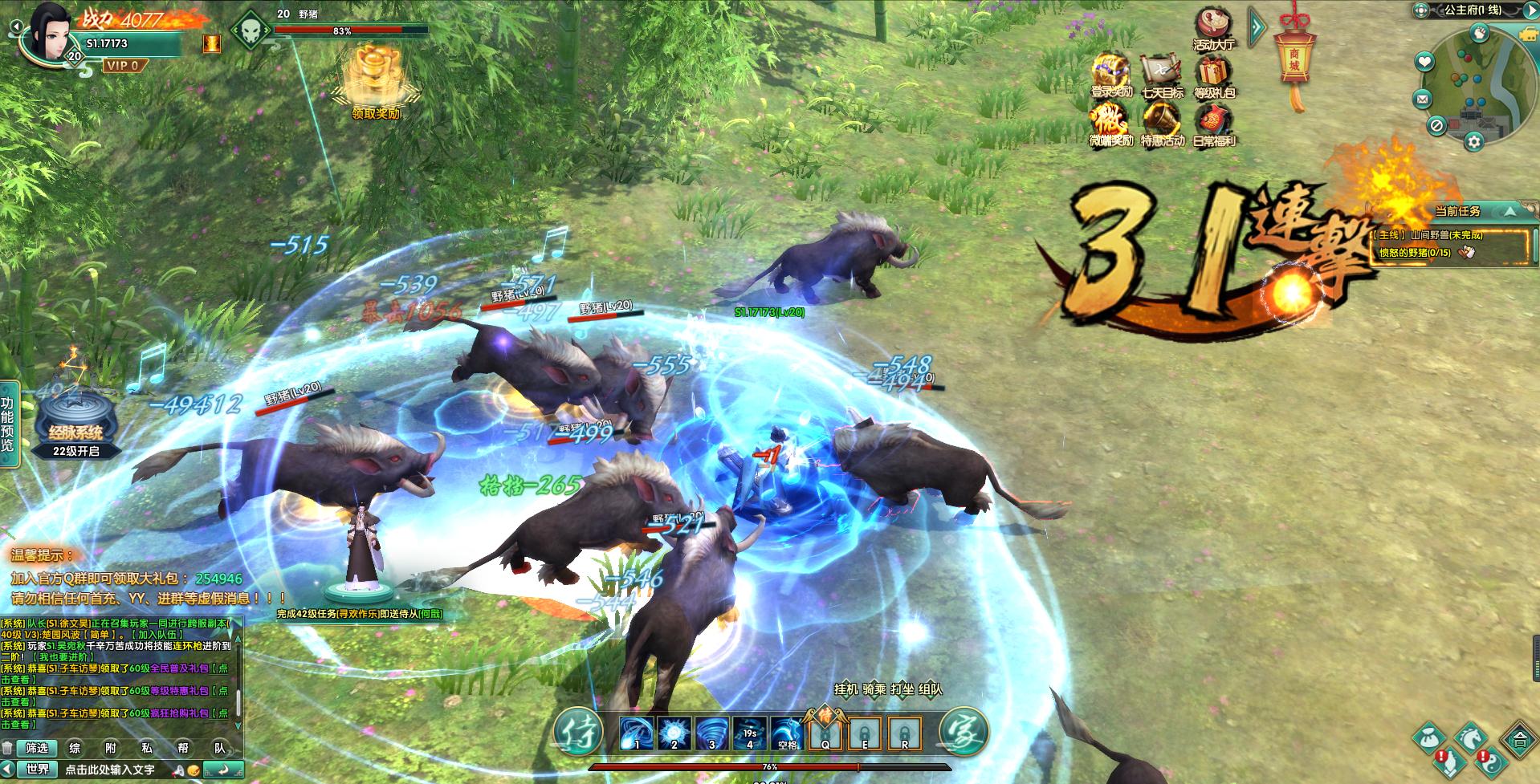Open the 活动大厅 activity hall
Screen dimensions: 1540x784
click(x=1212, y=29)
